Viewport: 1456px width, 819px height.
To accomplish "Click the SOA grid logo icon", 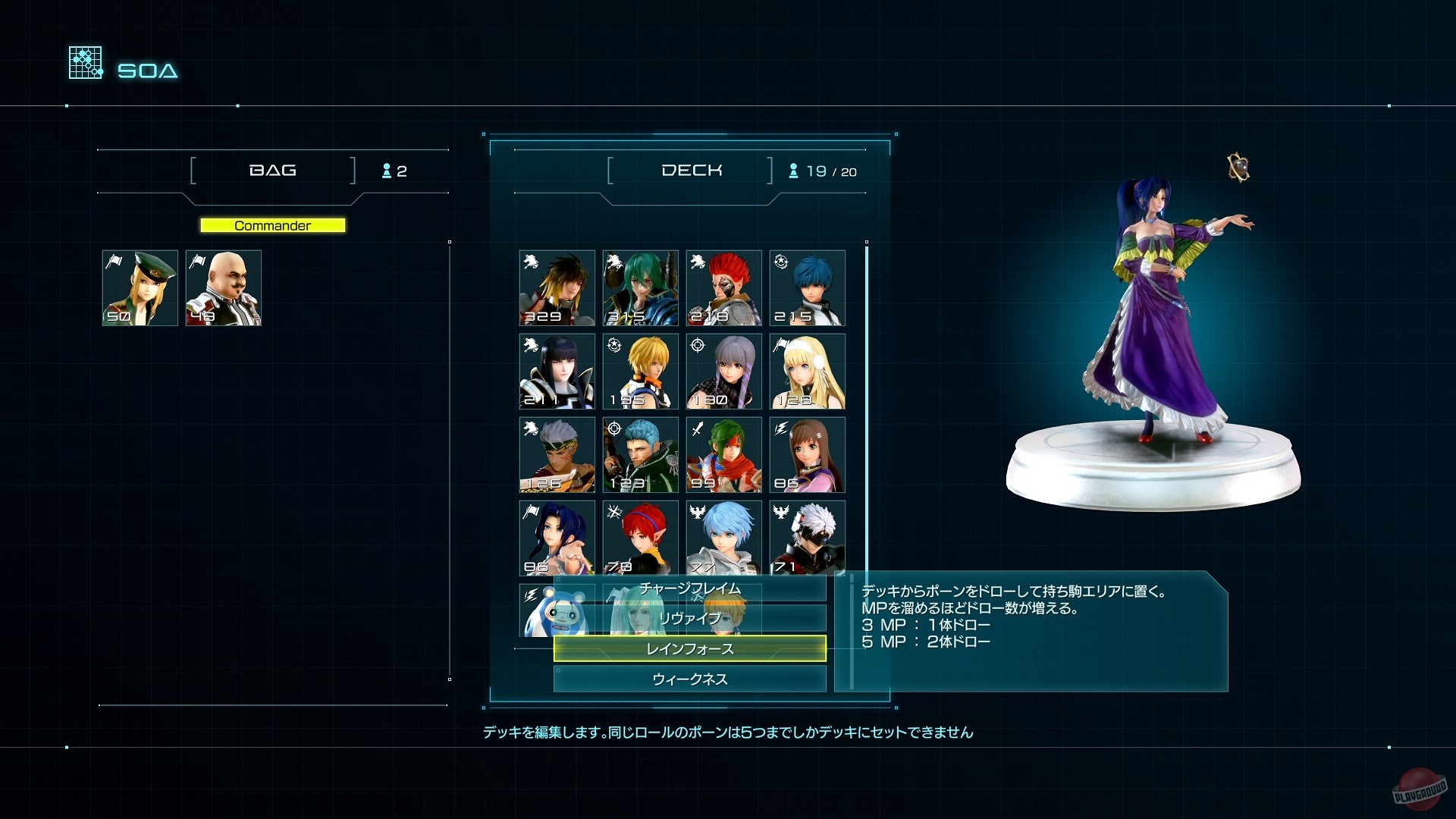I will click(85, 62).
